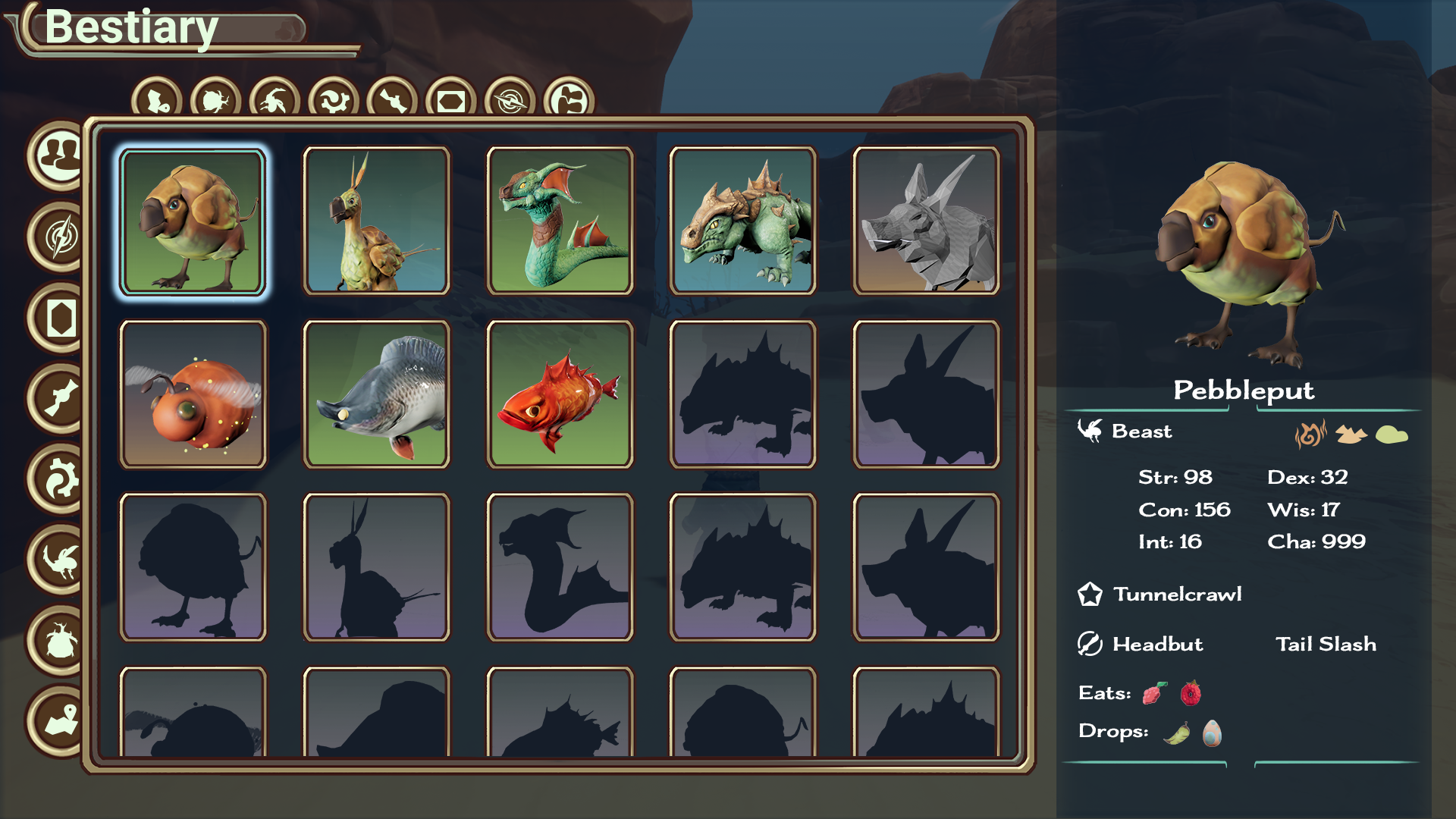1456x819 pixels.
Task: Open the compass tab in the left sidebar
Action: pos(61,237)
